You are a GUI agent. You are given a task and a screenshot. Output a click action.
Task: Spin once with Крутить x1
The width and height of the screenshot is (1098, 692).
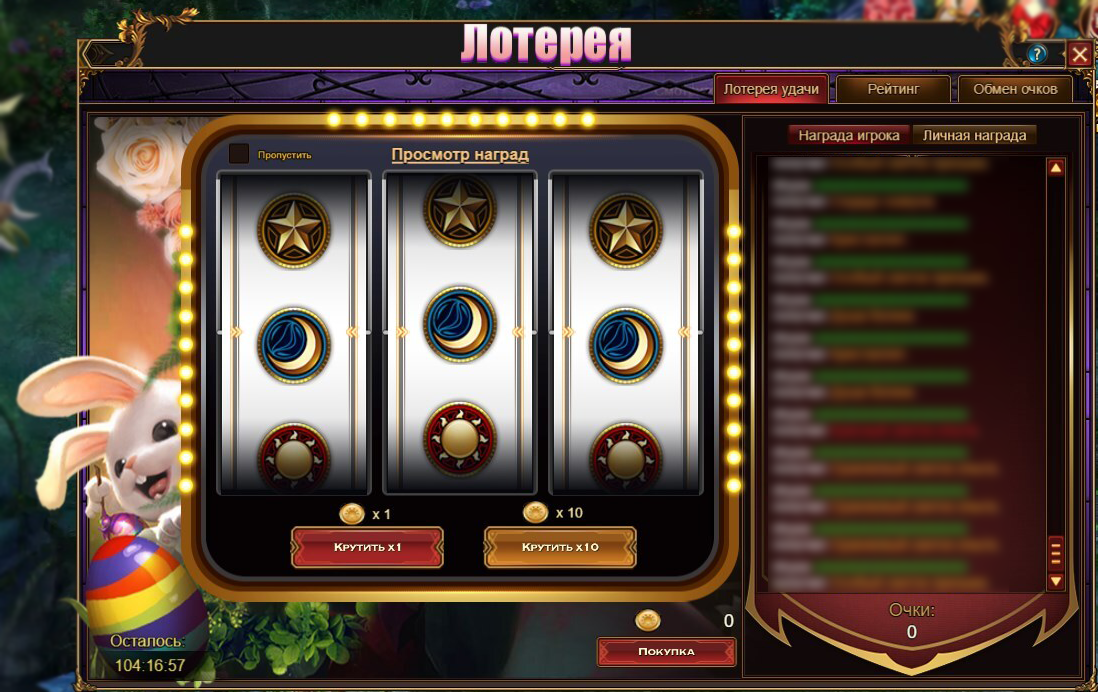click(x=367, y=548)
